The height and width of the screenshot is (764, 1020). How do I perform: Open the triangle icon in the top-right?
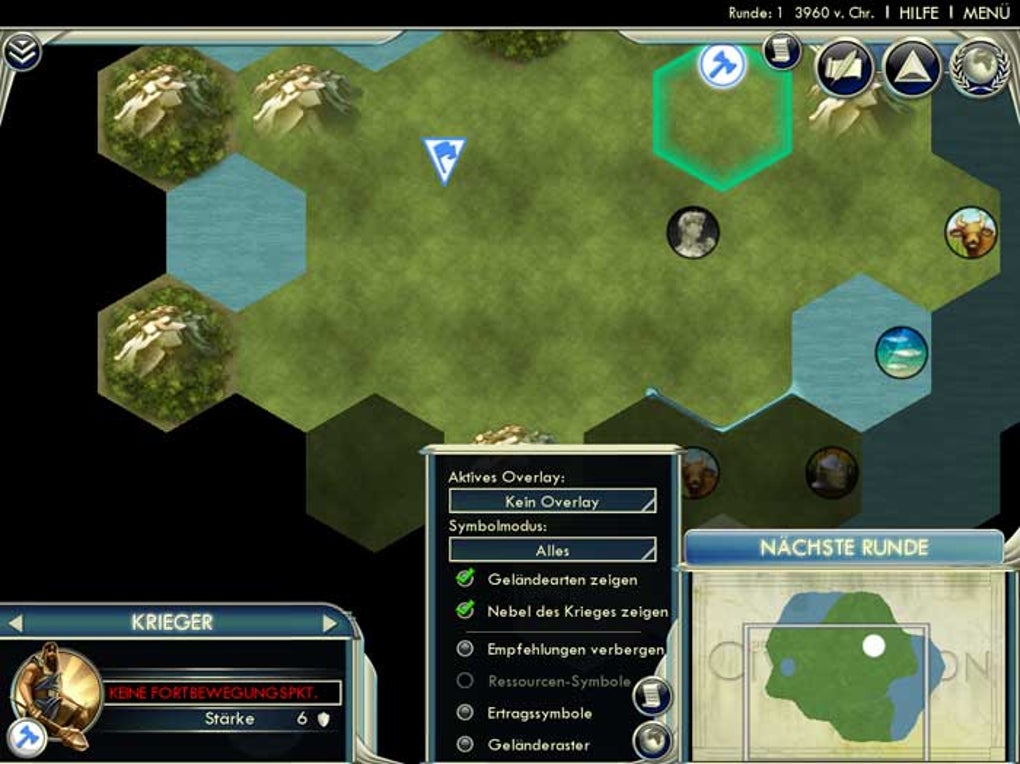pyautogui.click(x=911, y=67)
